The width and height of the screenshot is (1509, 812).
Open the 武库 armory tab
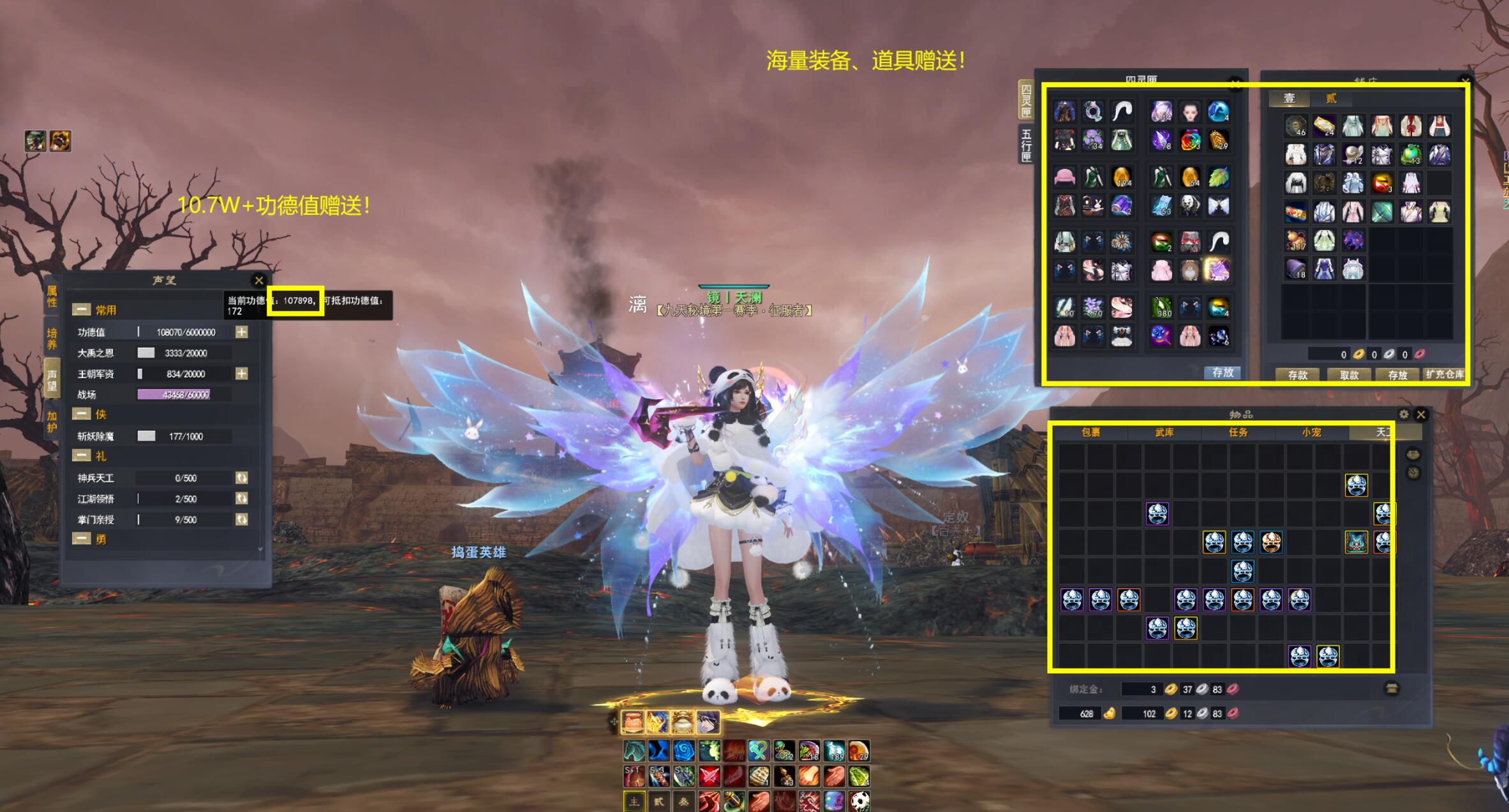(x=1164, y=432)
